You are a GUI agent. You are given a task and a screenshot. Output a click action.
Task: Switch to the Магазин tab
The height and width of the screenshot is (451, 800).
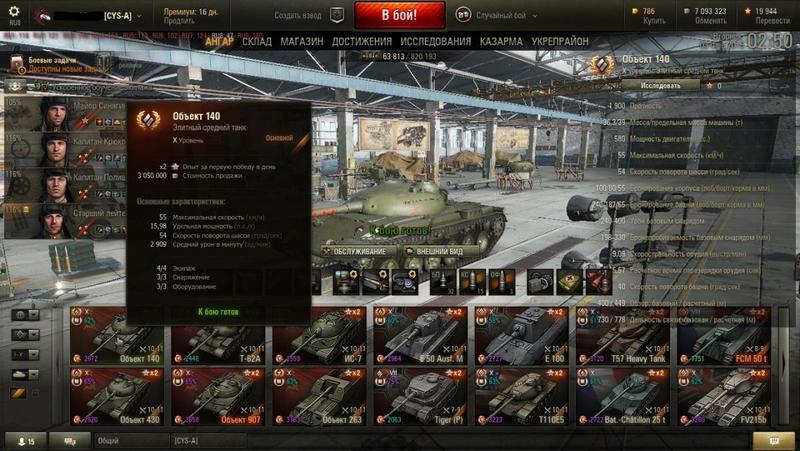coord(301,42)
